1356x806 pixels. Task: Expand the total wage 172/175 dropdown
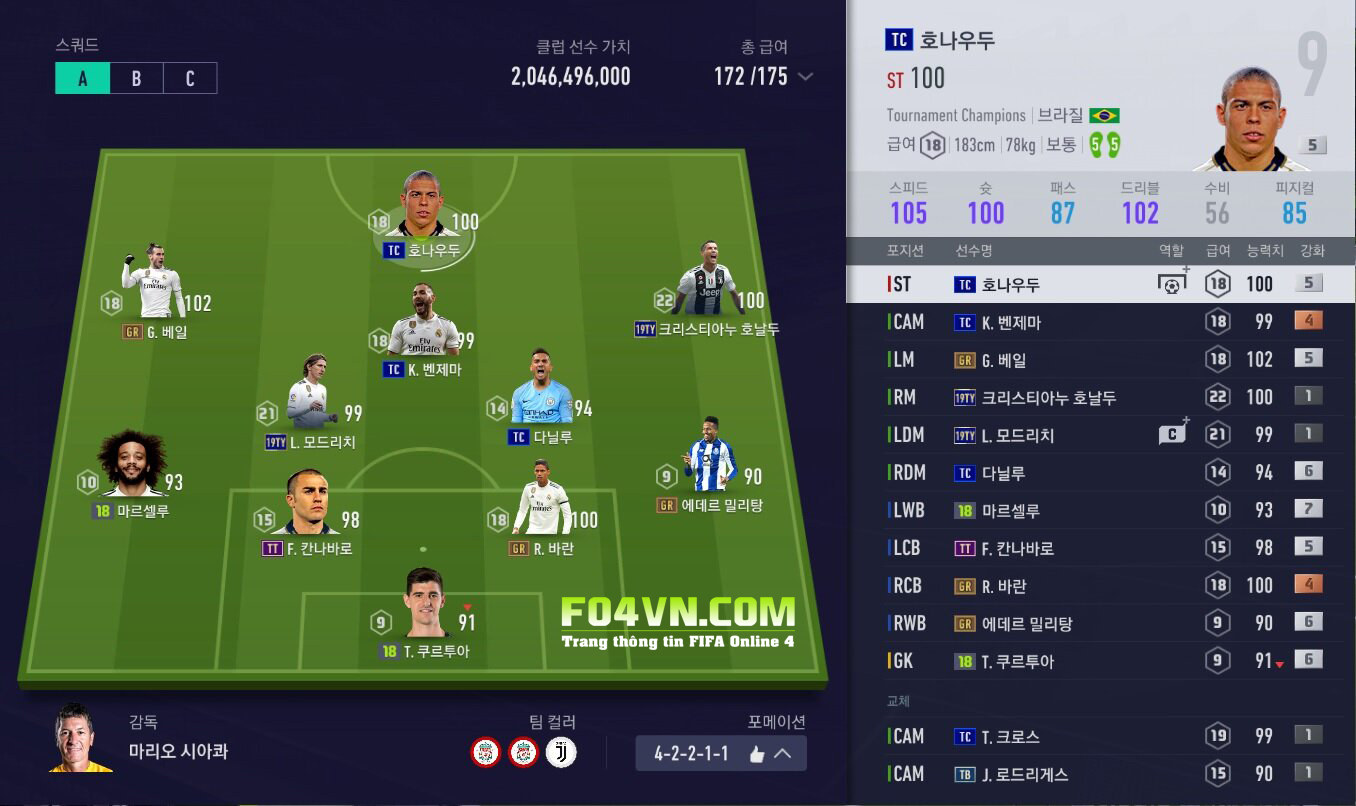pyautogui.click(x=805, y=77)
